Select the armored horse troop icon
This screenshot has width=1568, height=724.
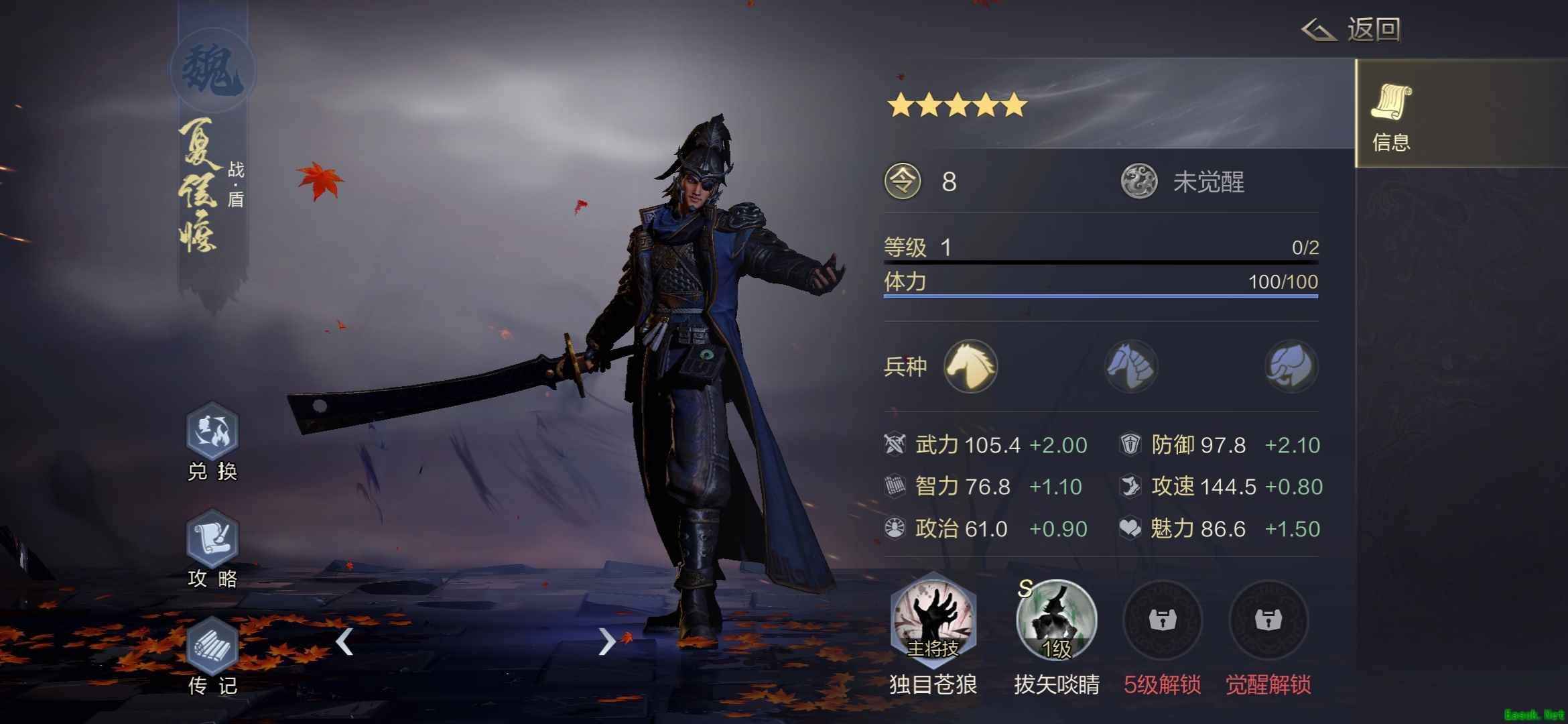tap(1131, 366)
